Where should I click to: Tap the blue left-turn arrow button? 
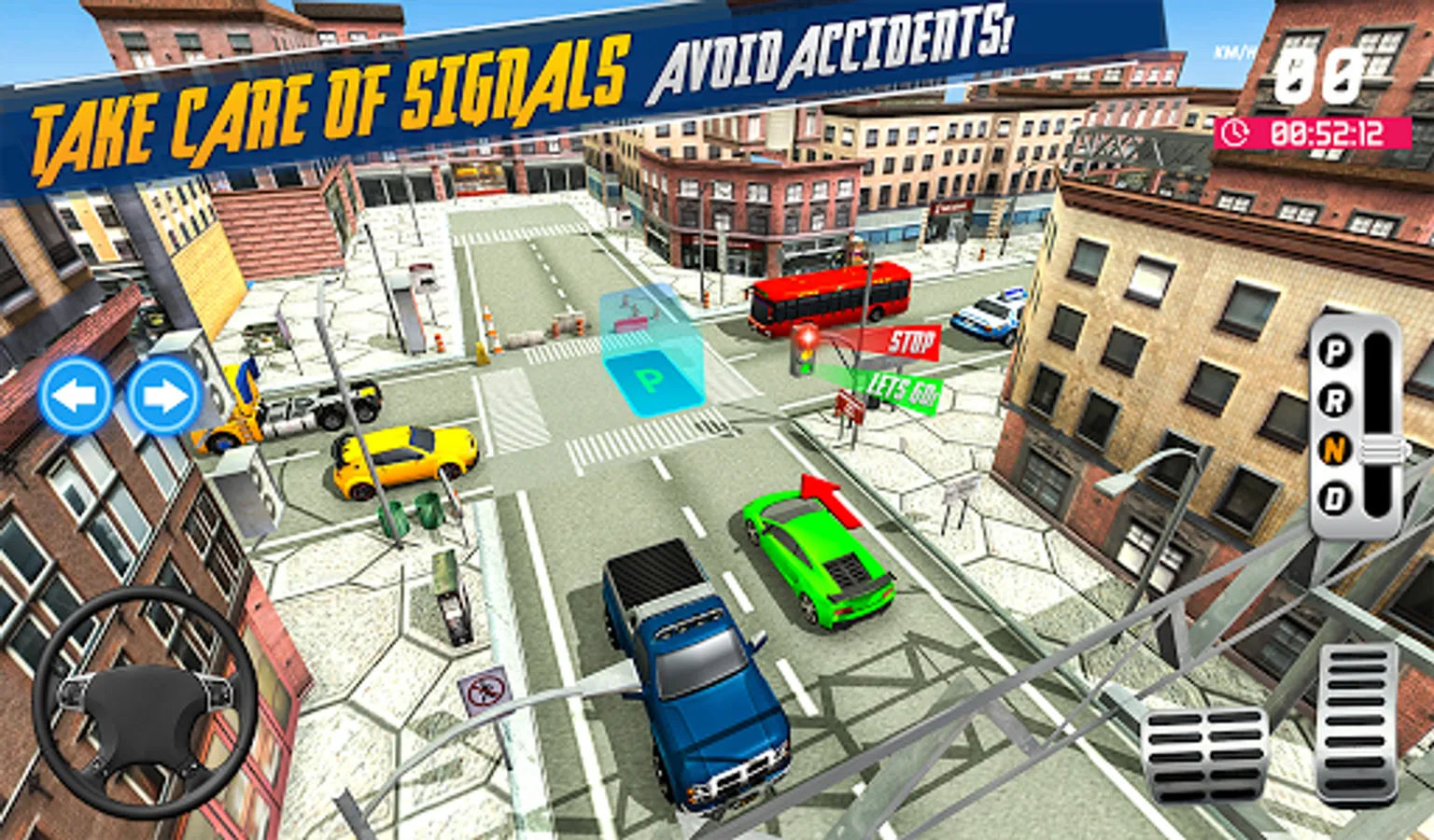click(x=77, y=393)
